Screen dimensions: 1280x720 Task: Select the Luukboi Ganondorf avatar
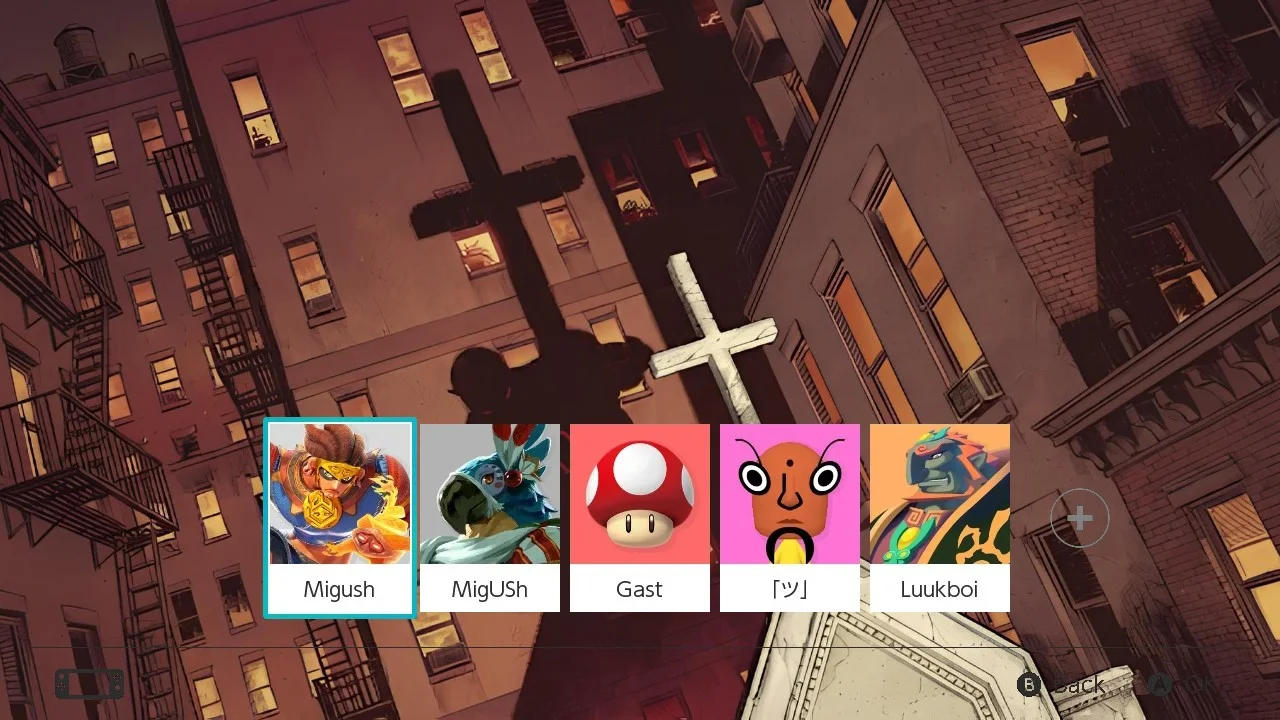(x=939, y=492)
